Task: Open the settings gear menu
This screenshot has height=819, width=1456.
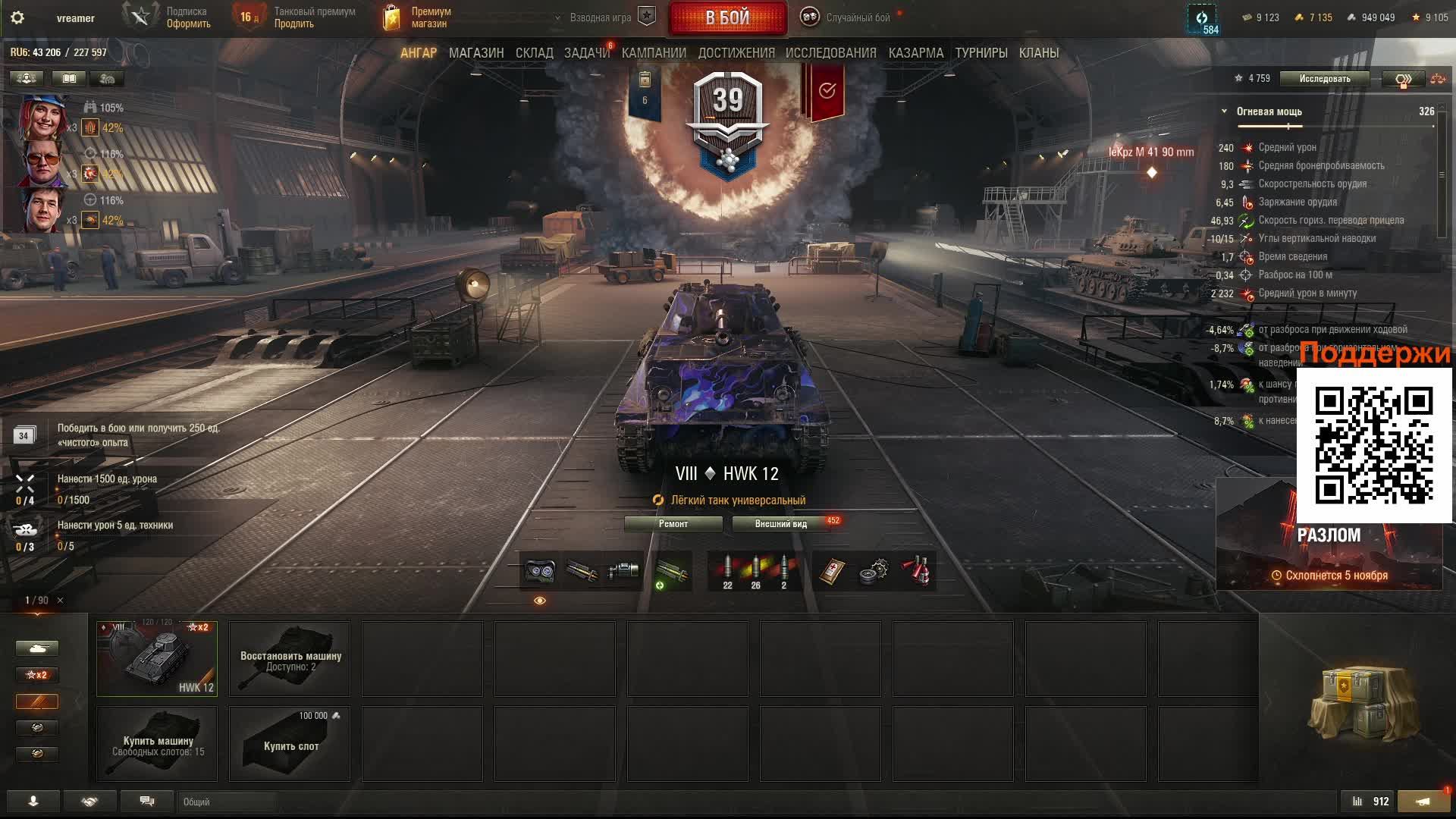Action: click(x=17, y=17)
